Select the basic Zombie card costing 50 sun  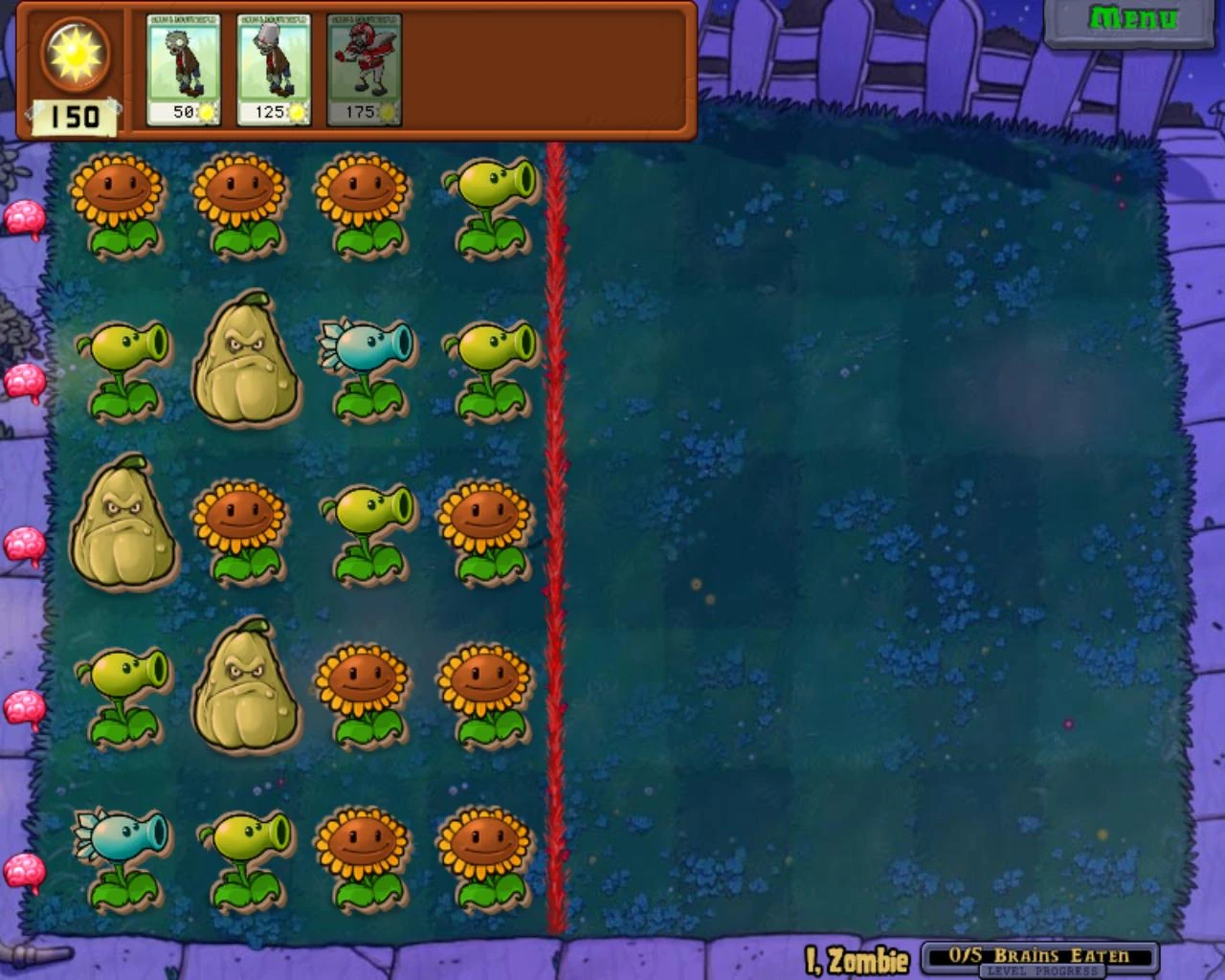pyautogui.click(x=182, y=67)
